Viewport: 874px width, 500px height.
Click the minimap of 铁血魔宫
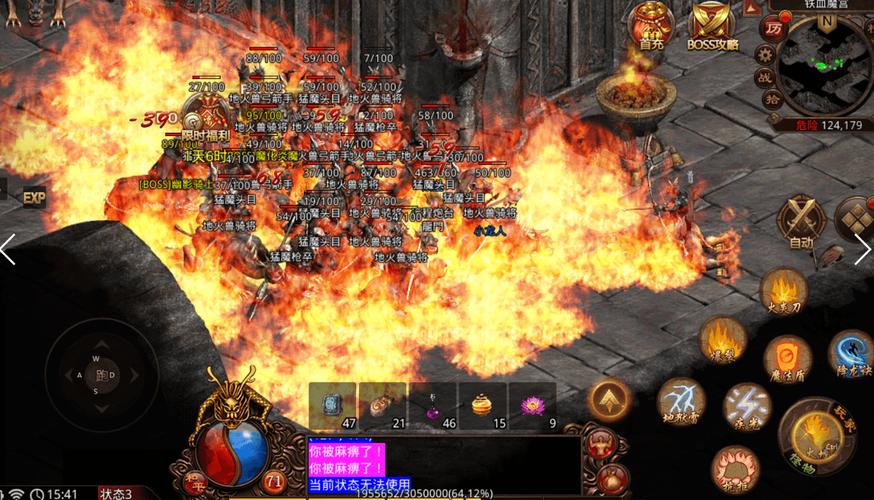click(x=824, y=64)
